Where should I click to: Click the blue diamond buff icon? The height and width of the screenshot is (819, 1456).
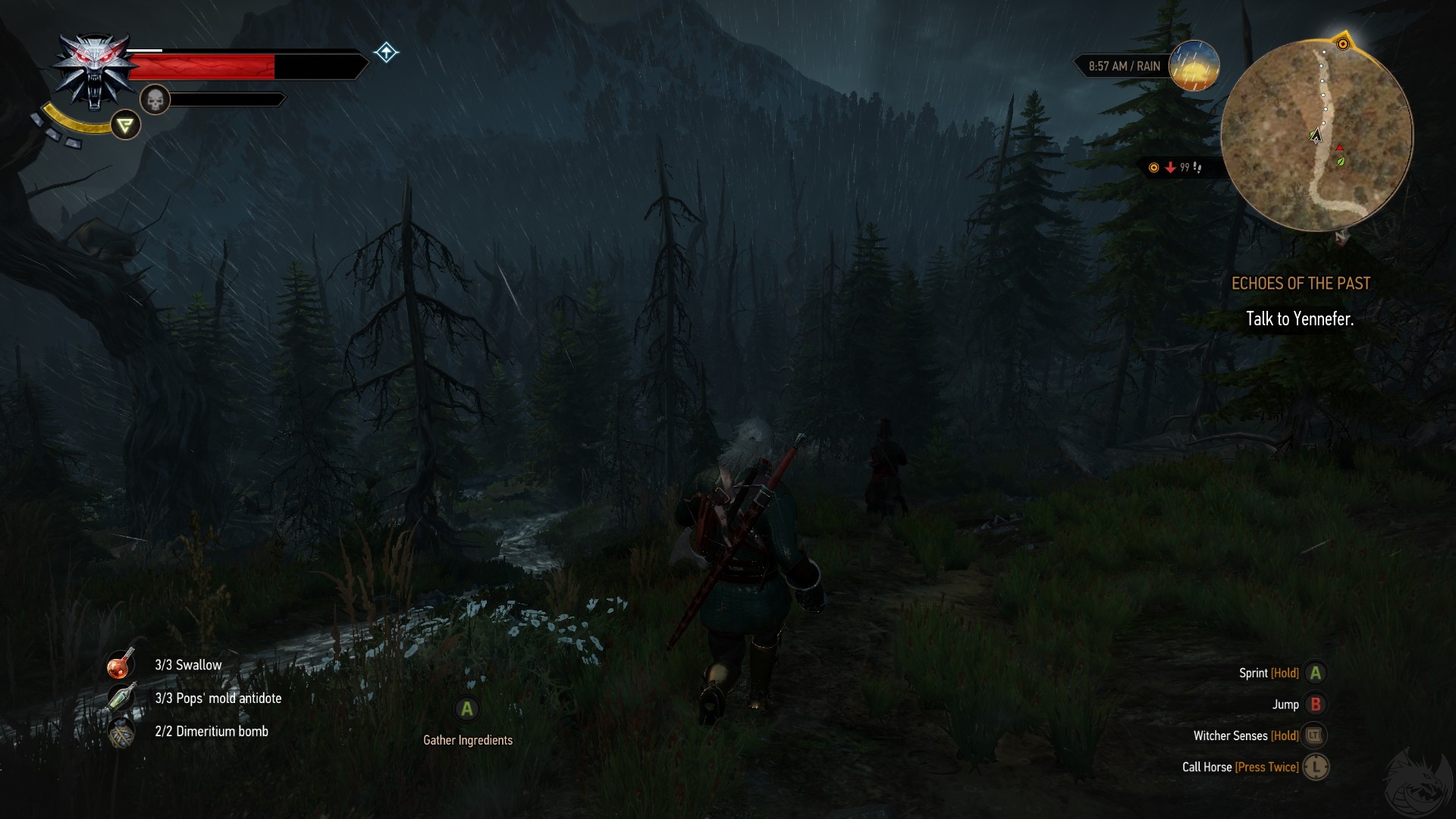point(386,52)
